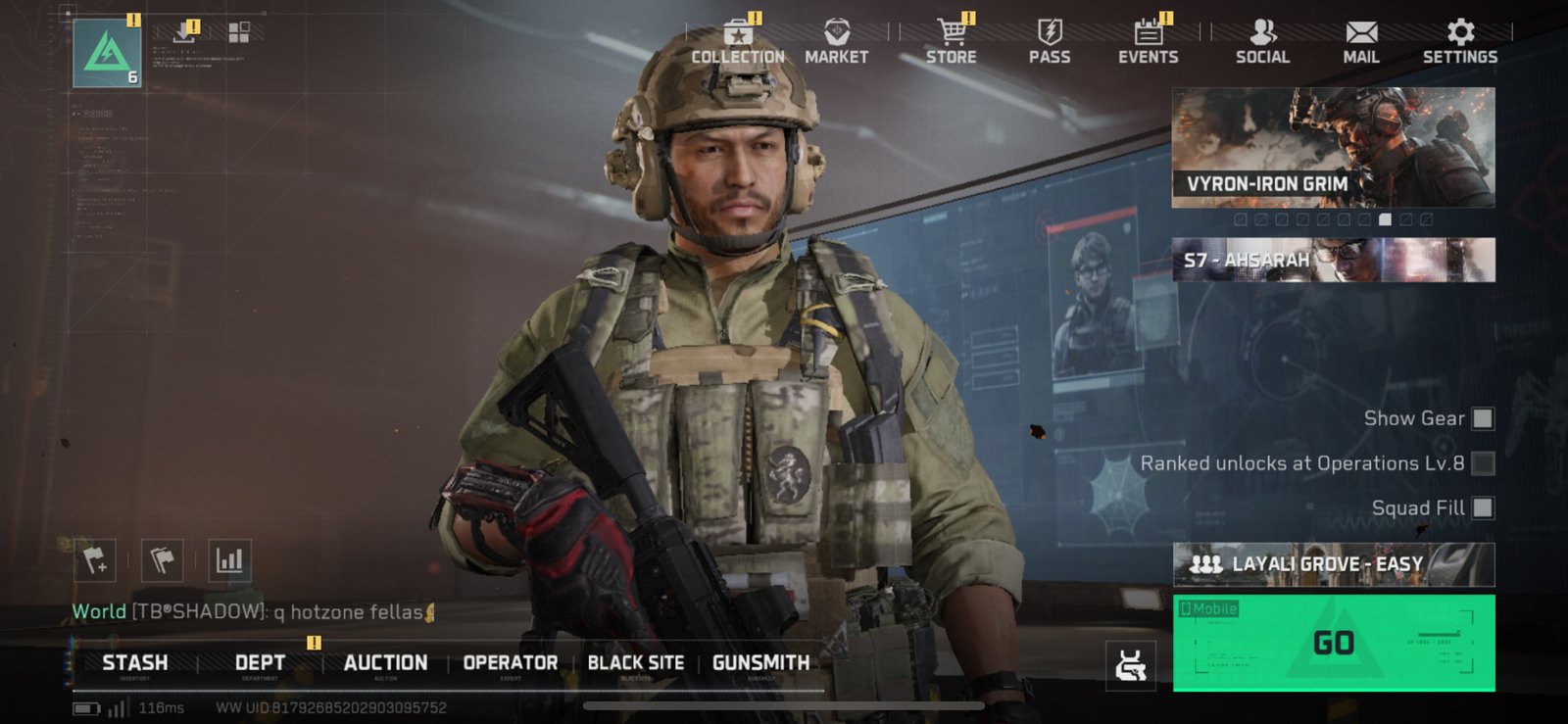Open the Gunsmith tab
The width and height of the screenshot is (1568, 724).
pos(760,663)
